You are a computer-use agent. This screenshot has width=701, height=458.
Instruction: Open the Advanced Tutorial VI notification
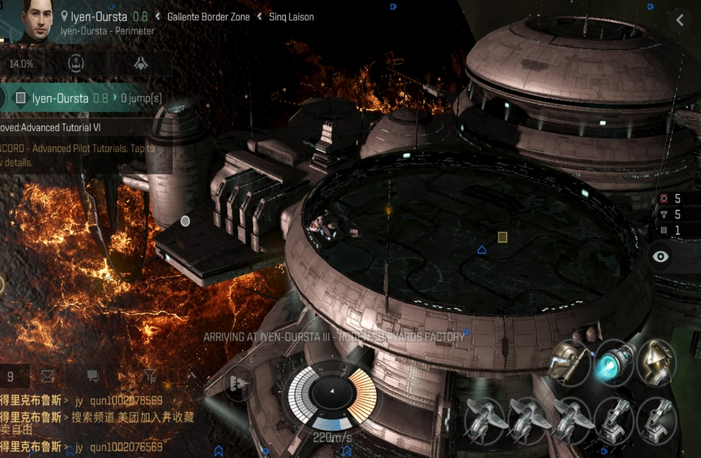60,128
